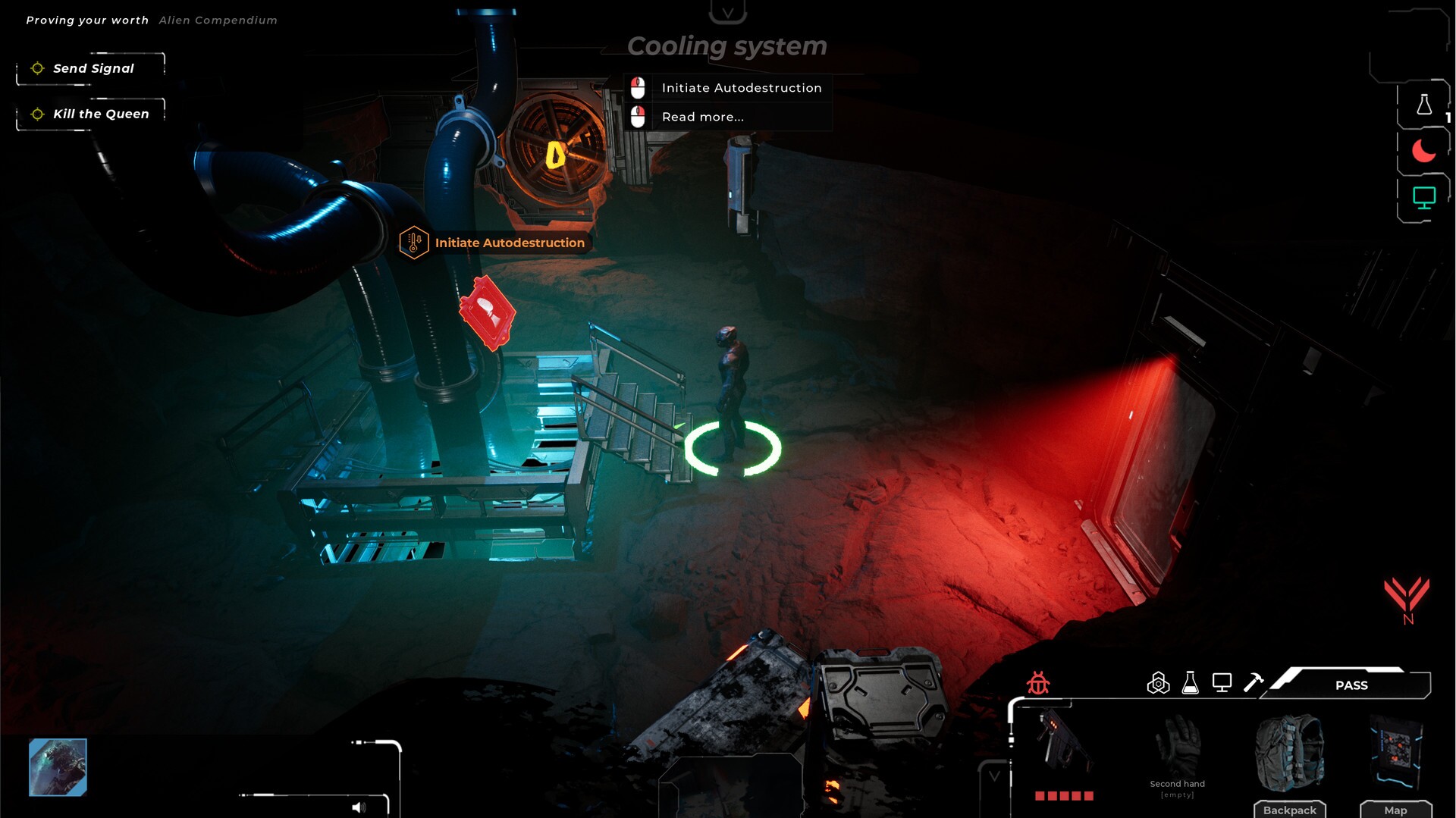The width and height of the screenshot is (1456, 818).
Task: Choose Read more... from the context menu
Action: [x=701, y=116]
